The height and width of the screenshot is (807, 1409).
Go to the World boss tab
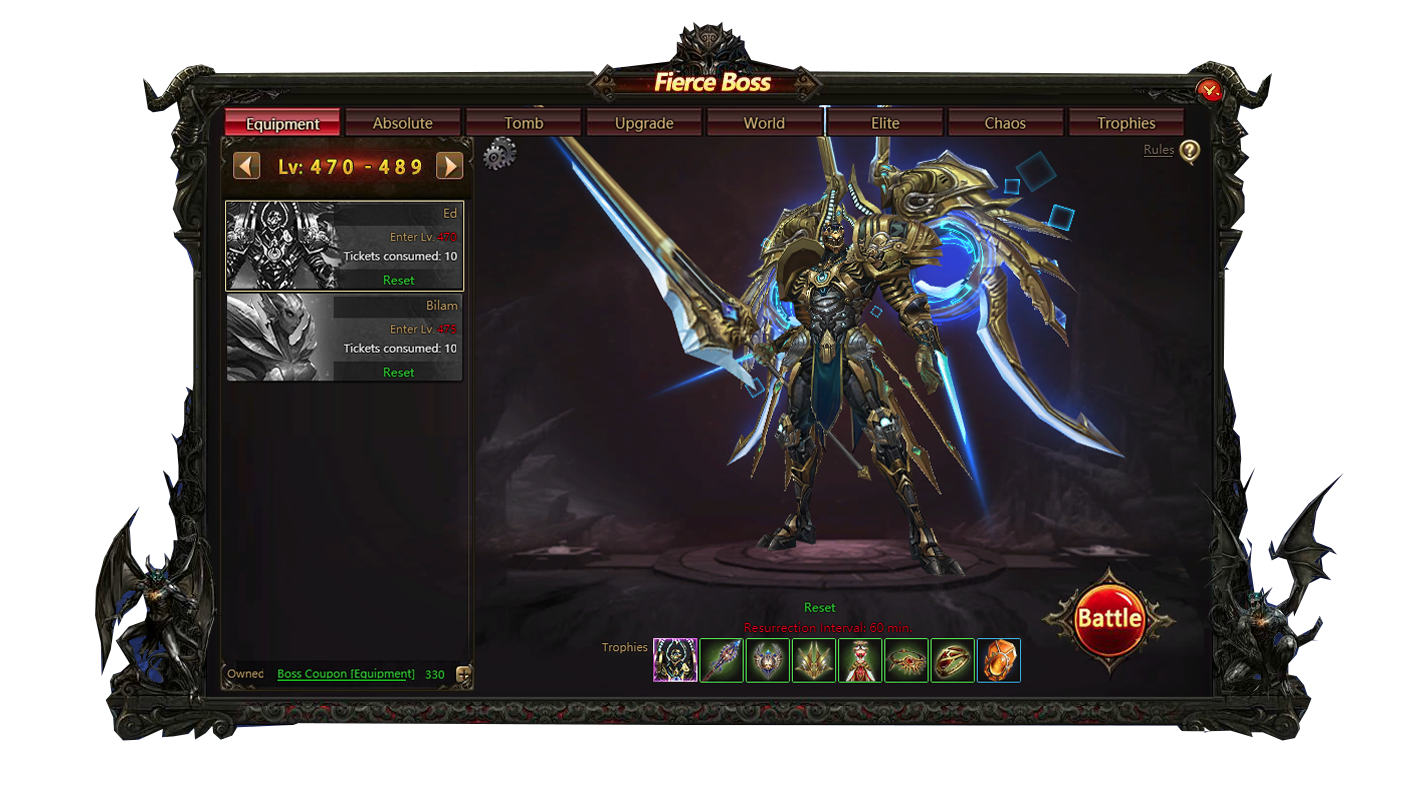[764, 123]
